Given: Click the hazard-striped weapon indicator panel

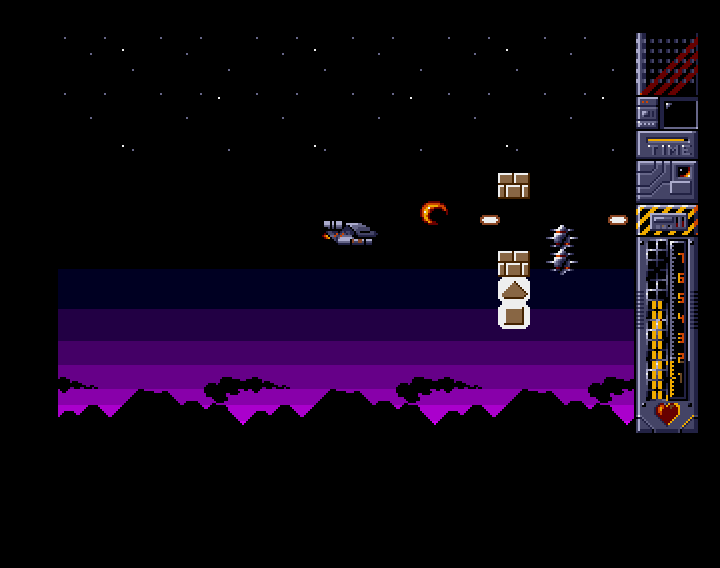Looking at the screenshot, I should point(667,220).
